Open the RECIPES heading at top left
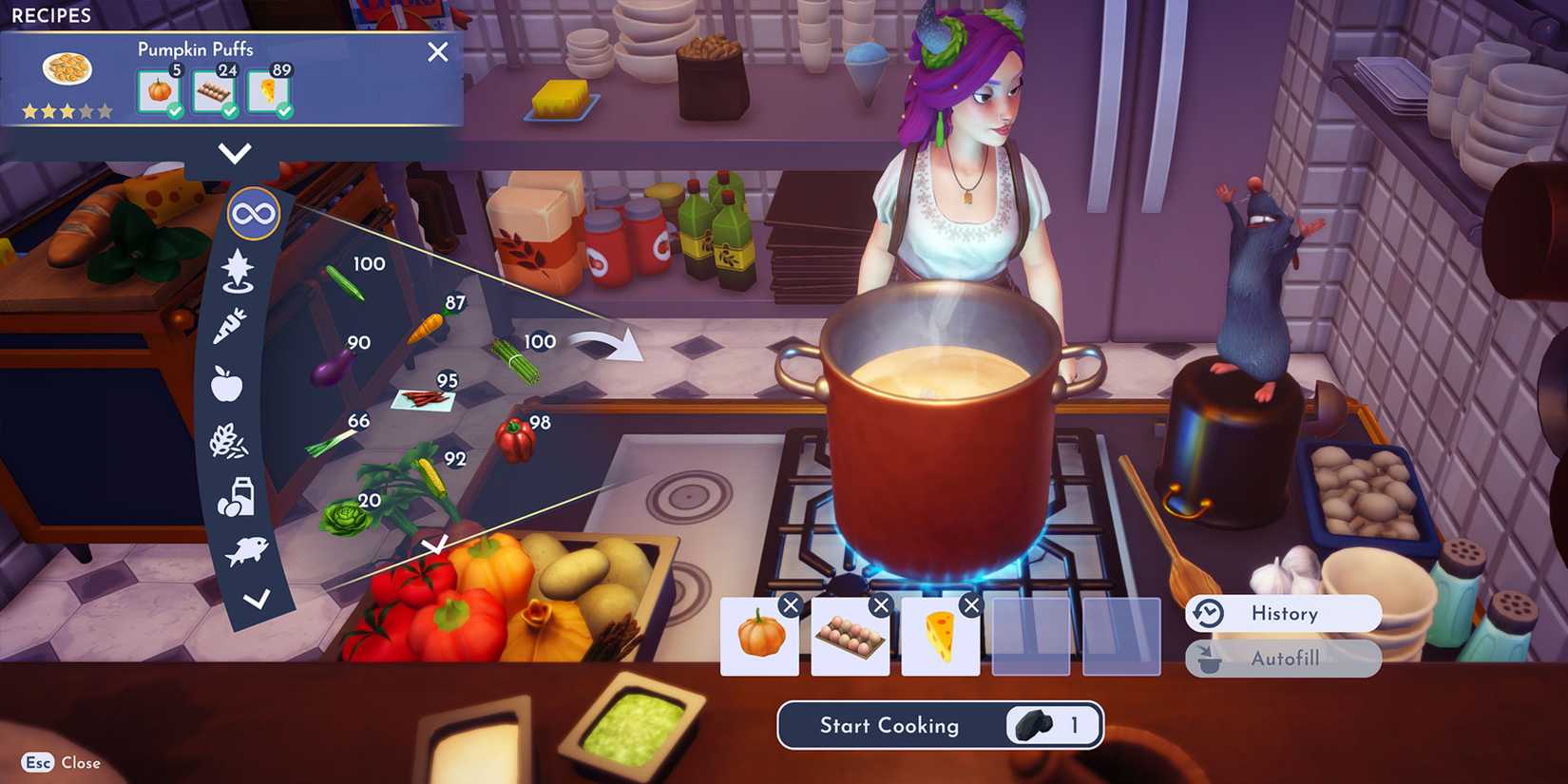This screenshot has height=784, width=1568. click(52, 15)
